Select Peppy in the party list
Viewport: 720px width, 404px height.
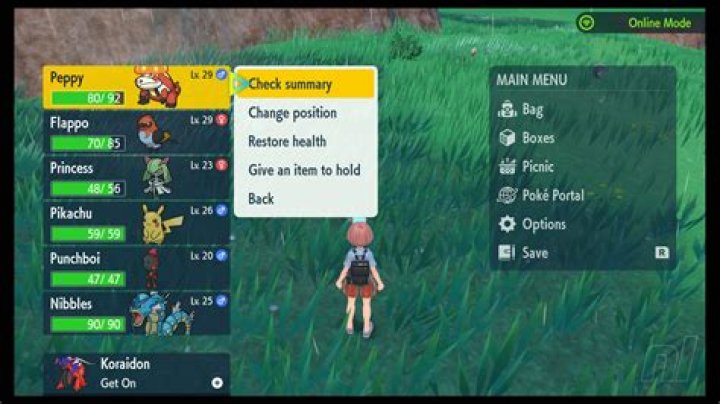(137, 87)
